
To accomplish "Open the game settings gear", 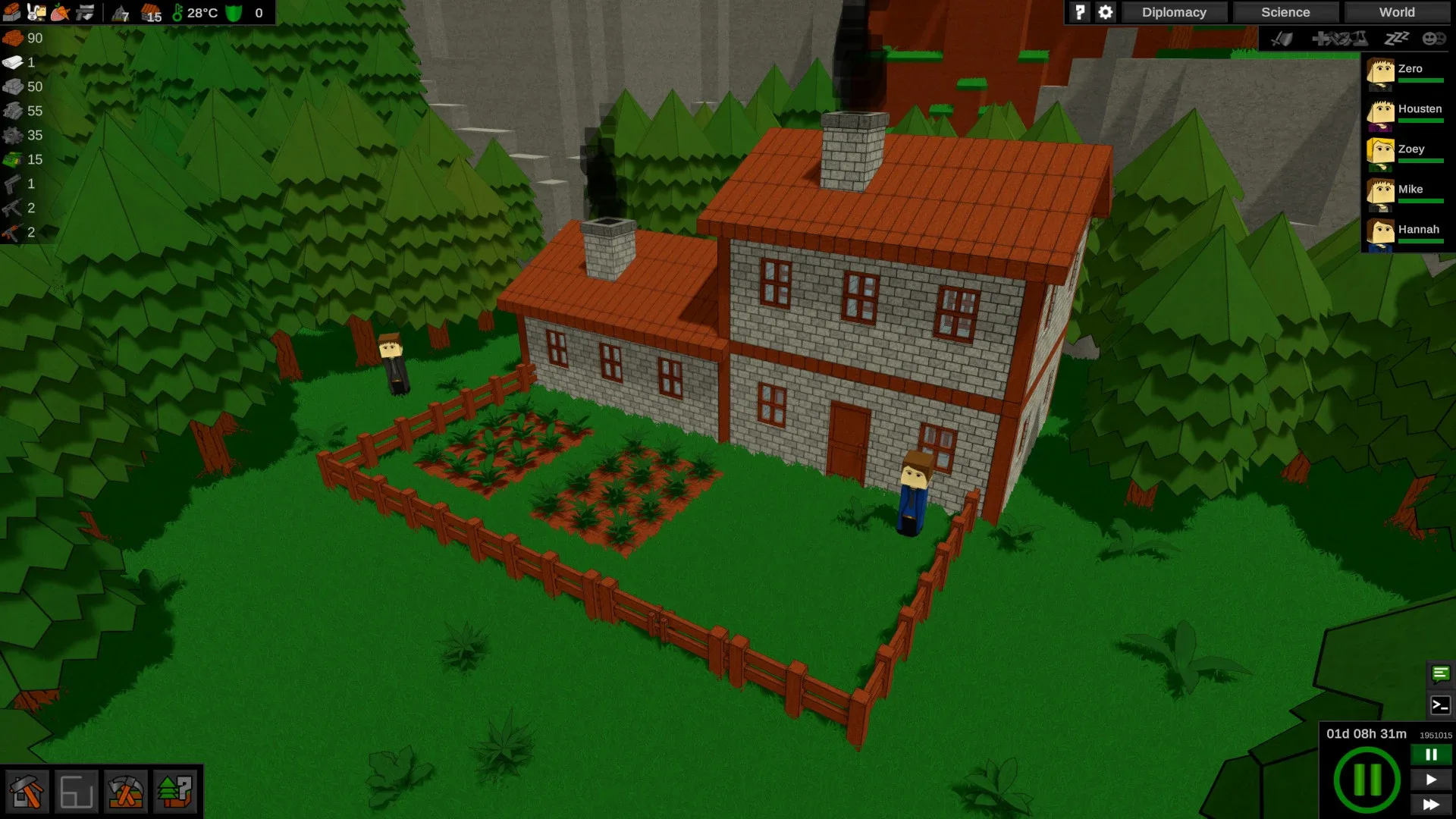I will tap(1105, 12).
